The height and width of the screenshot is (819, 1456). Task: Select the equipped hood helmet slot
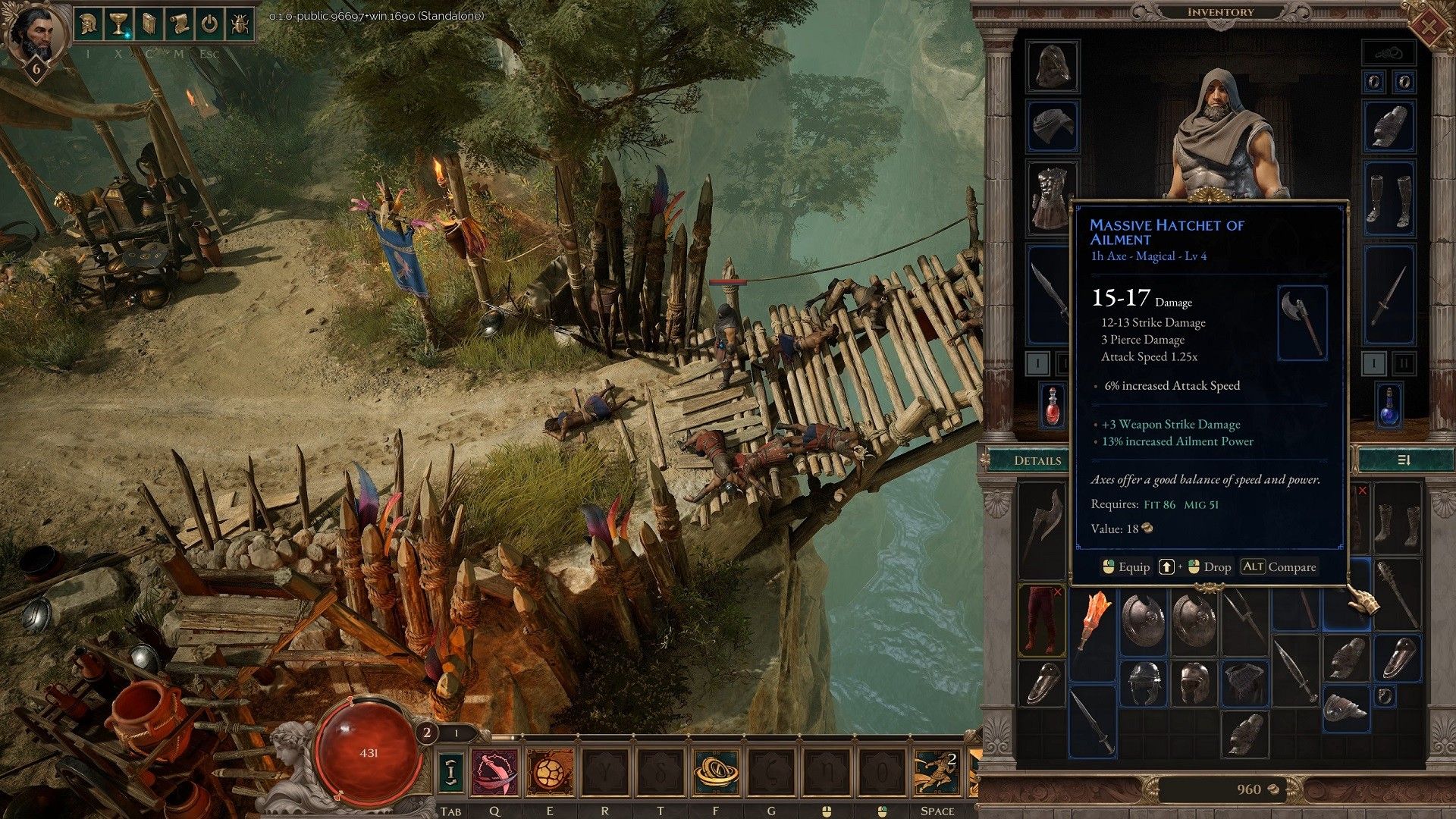point(1053,66)
